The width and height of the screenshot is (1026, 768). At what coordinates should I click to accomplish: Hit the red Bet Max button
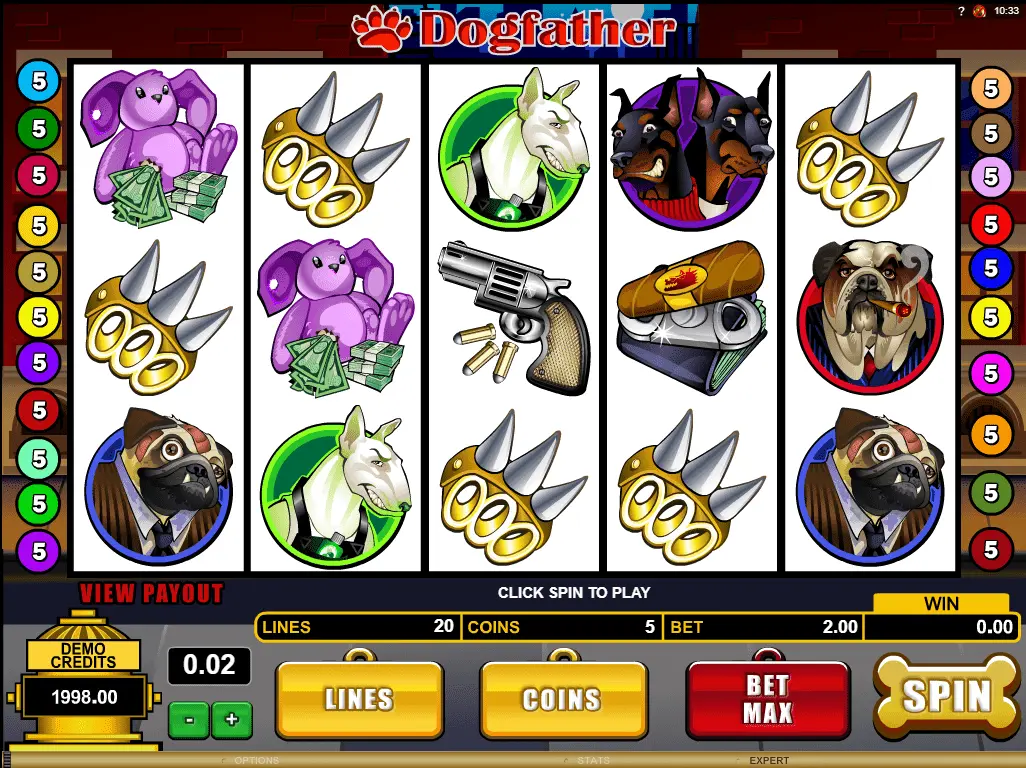(x=767, y=699)
